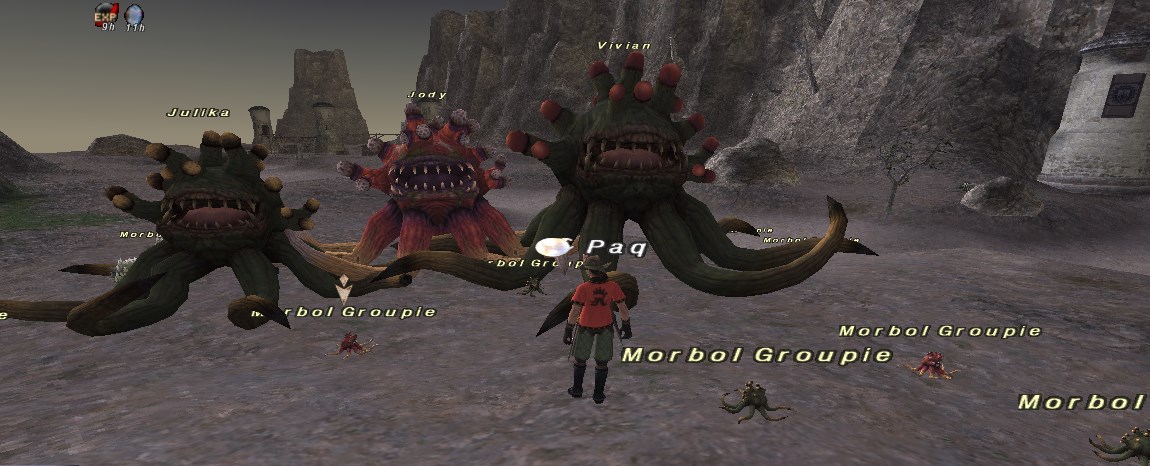Click the blue orb status effect icon

134,14
